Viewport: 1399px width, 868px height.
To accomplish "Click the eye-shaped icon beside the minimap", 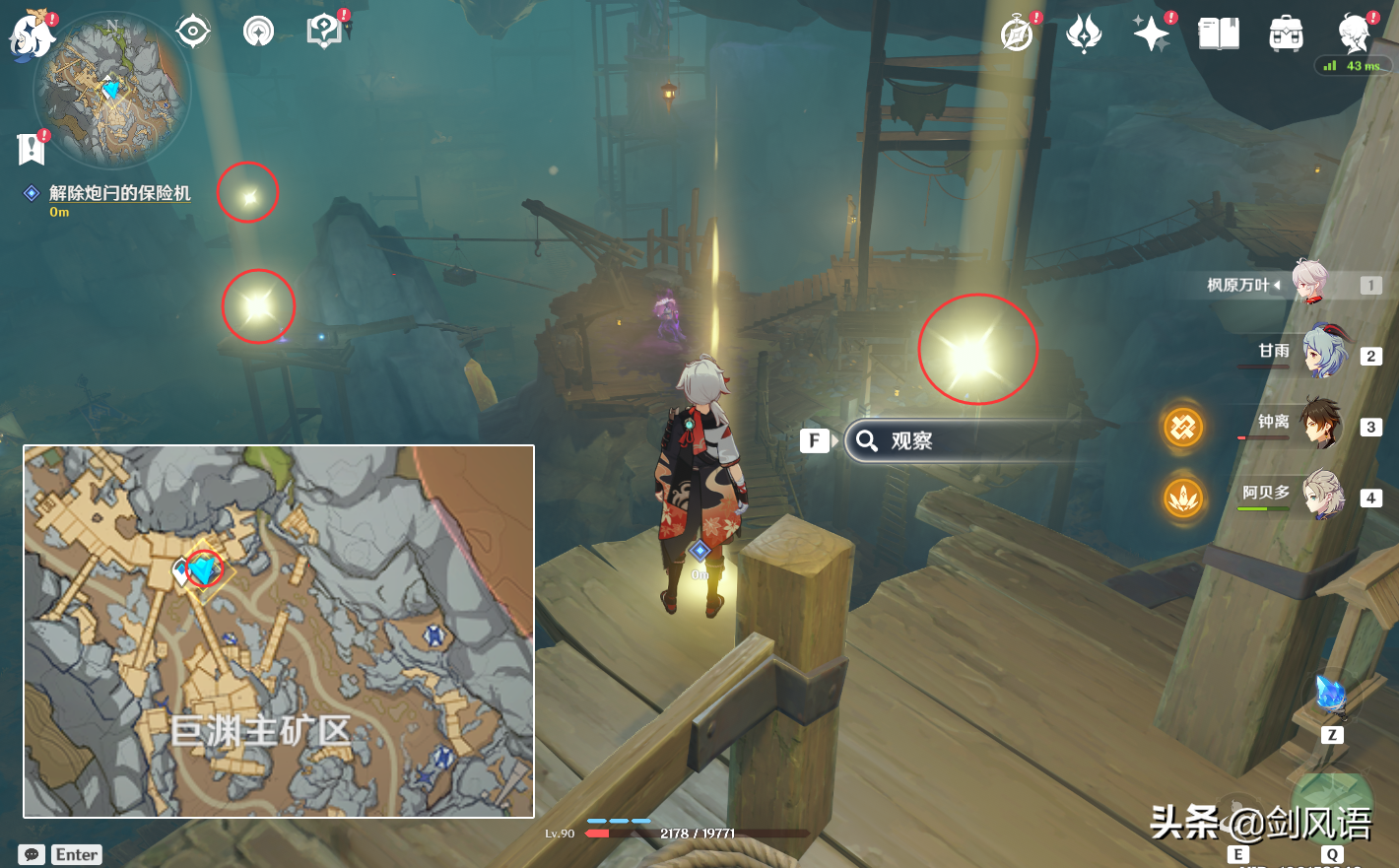I will 192,33.
